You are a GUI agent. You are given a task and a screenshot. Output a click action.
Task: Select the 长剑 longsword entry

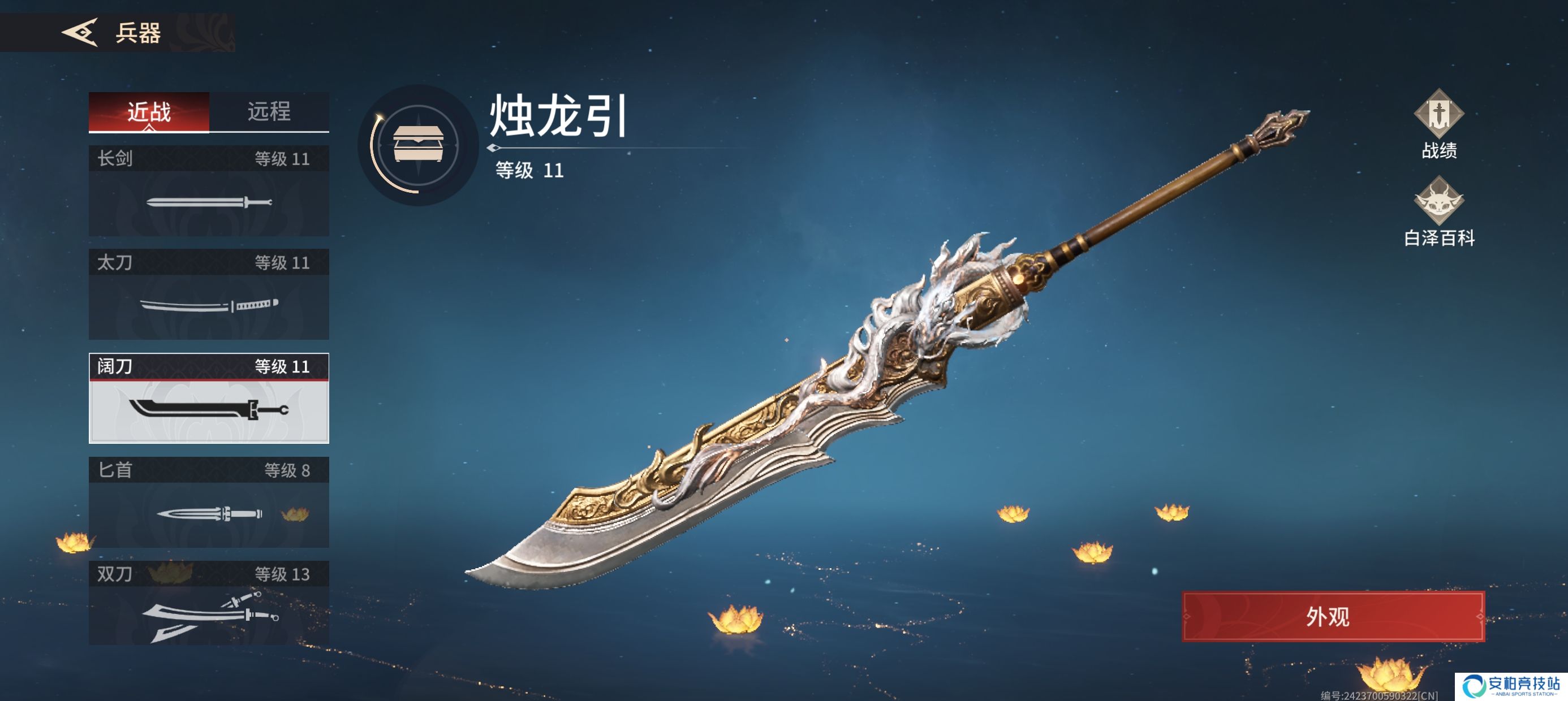click(x=209, y=191)
